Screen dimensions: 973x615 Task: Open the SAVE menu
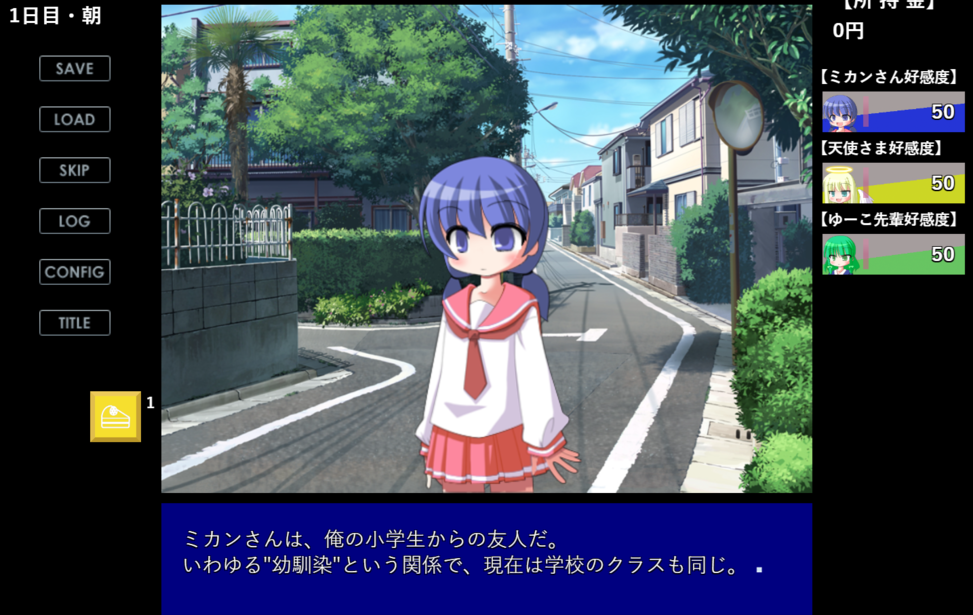point(75,69)
